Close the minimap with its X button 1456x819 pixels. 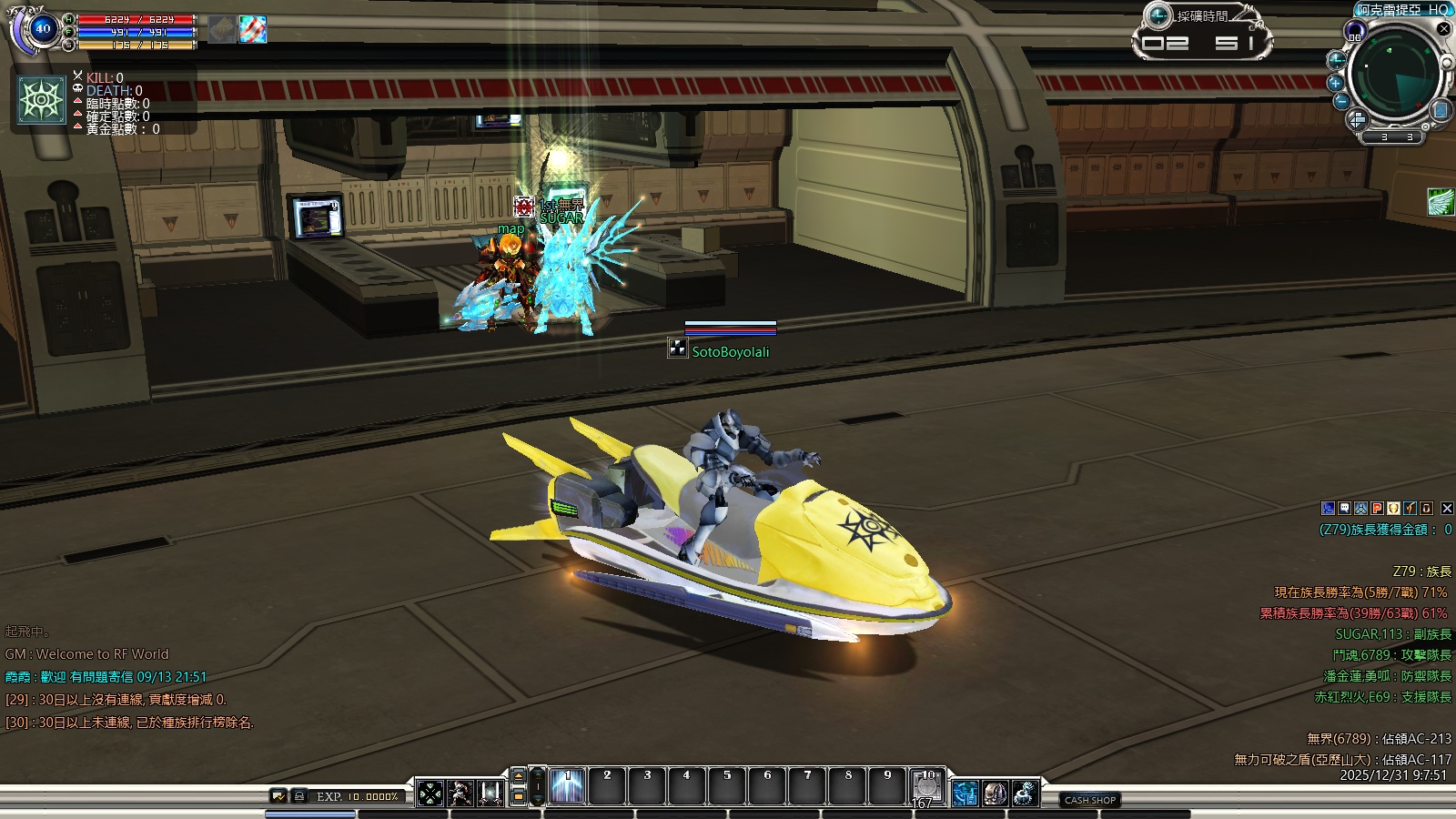(x=1443, y=28)
